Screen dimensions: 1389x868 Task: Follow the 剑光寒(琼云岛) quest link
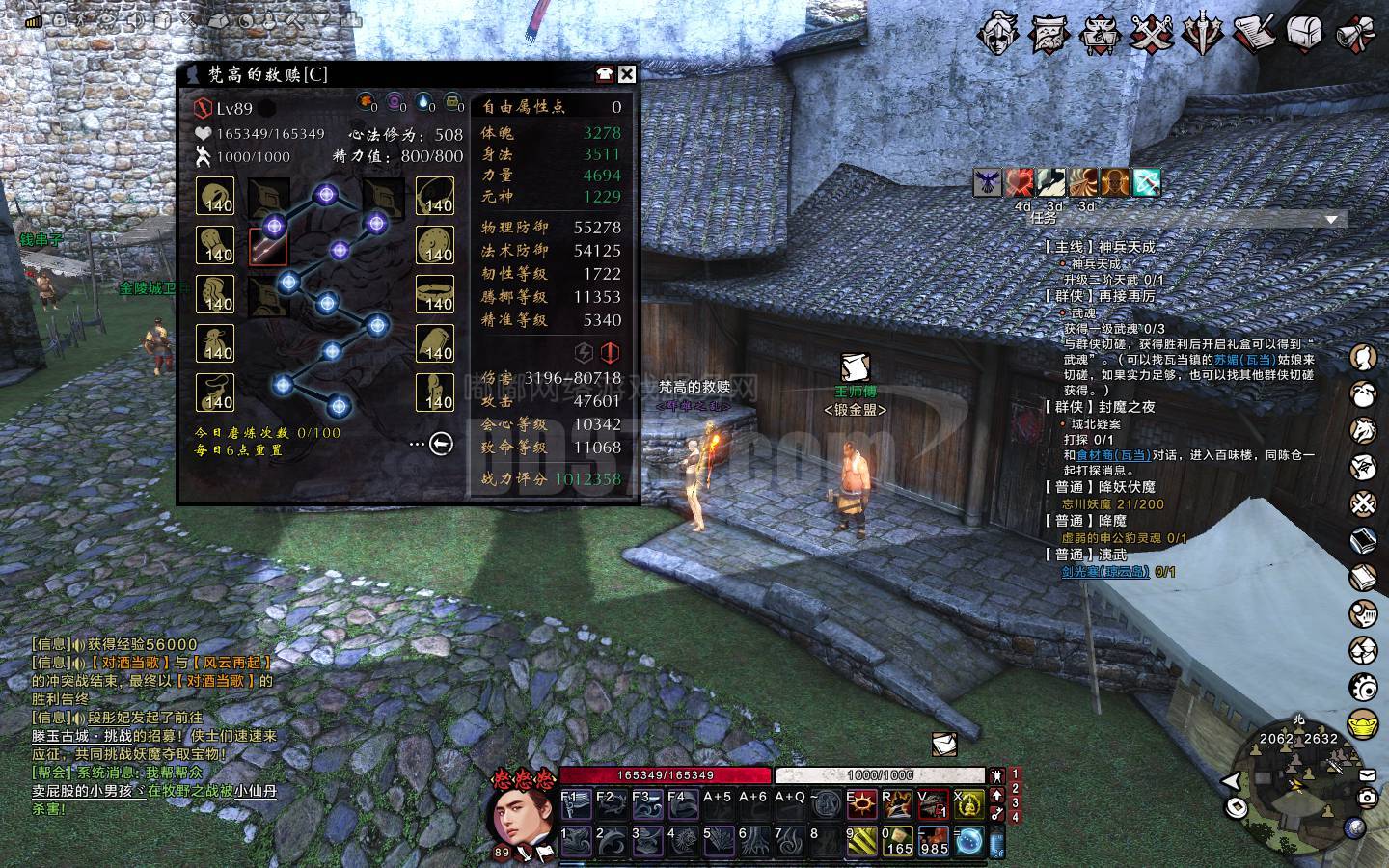[x=1104, y=571]
